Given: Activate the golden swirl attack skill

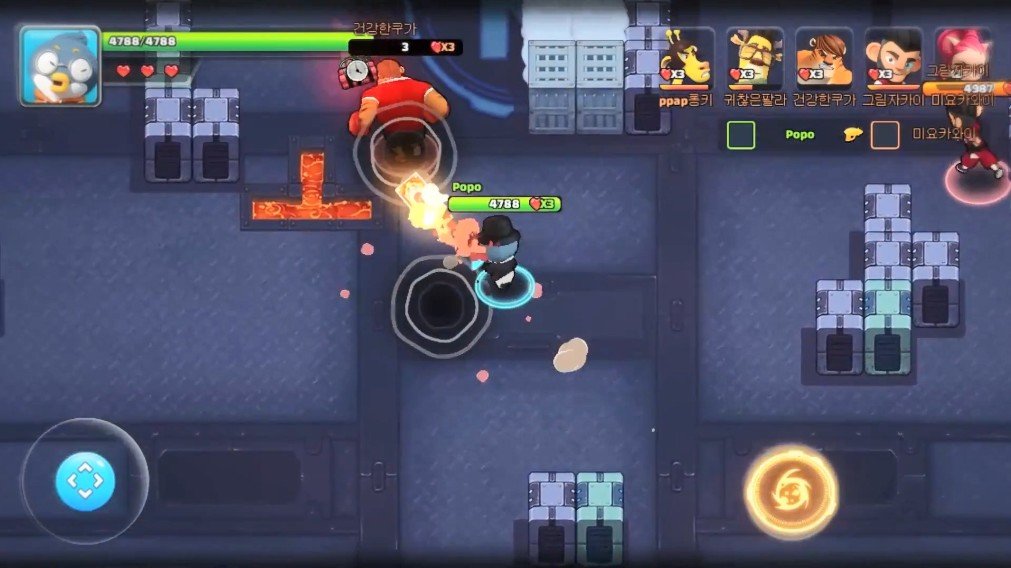Looking at the screenshot, I should pyautogui.click(x=790, y=490).
